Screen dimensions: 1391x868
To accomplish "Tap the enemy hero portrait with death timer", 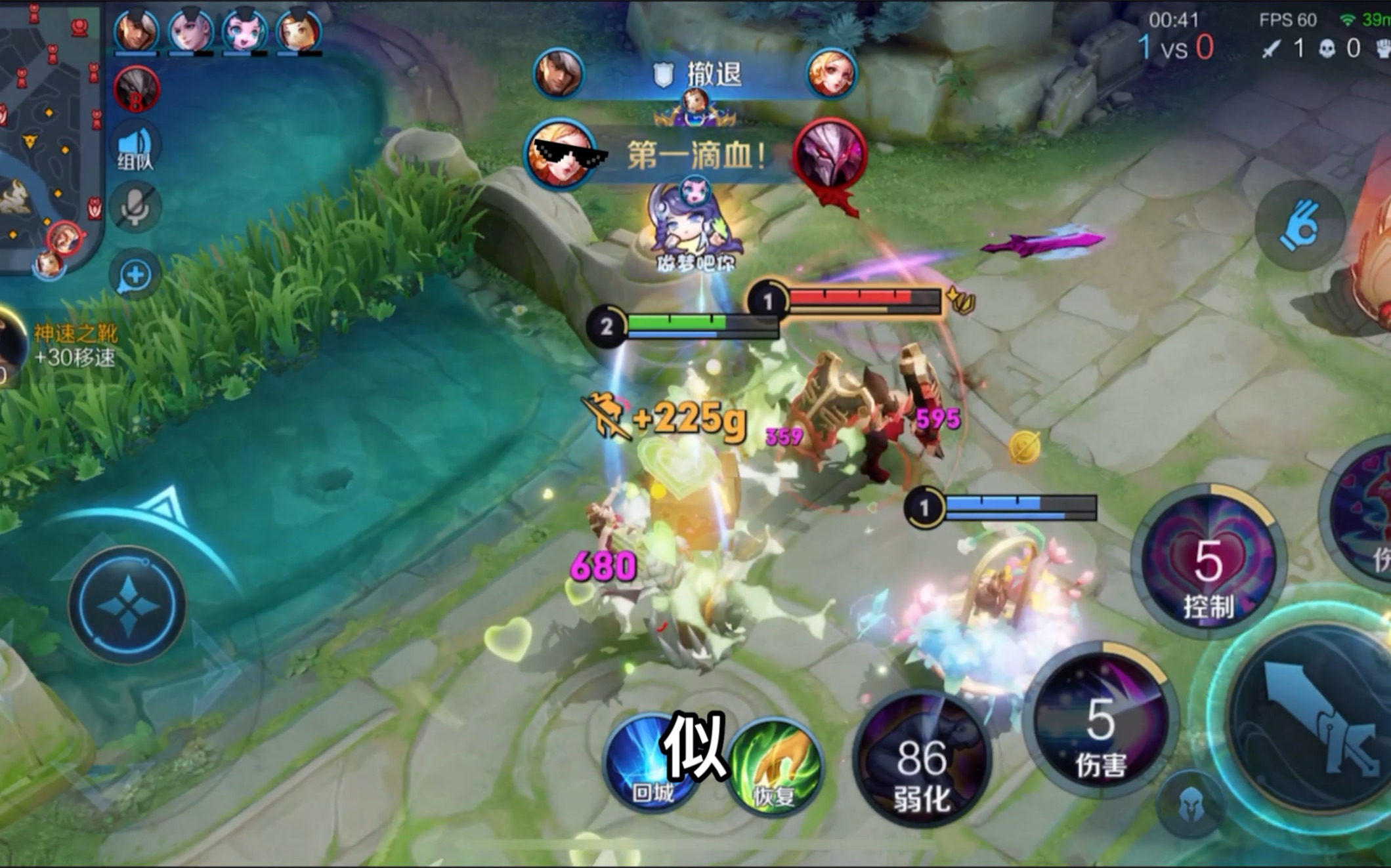I will pos(136,89).
